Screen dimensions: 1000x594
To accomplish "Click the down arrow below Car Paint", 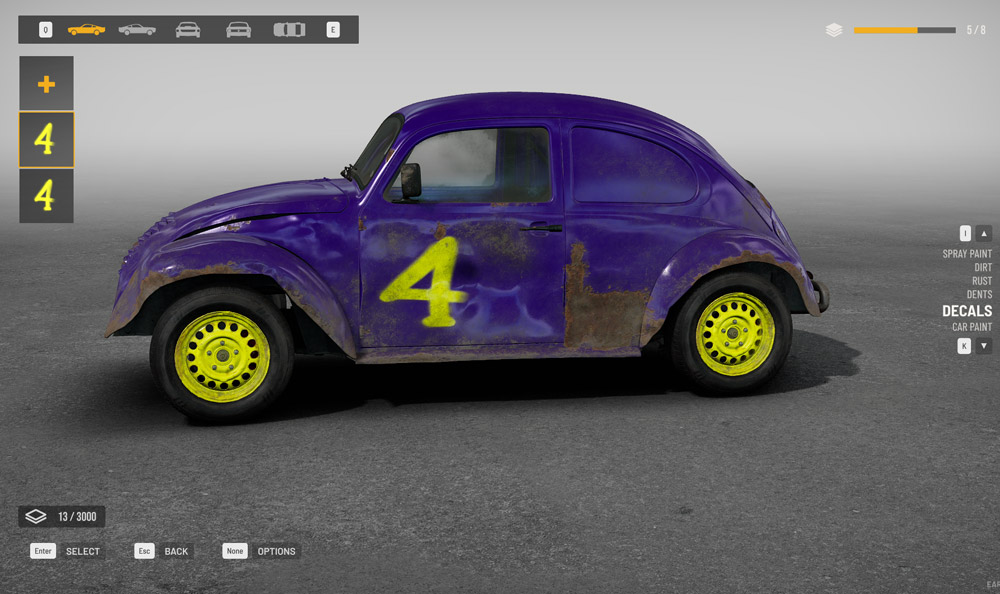I will 984,346.
